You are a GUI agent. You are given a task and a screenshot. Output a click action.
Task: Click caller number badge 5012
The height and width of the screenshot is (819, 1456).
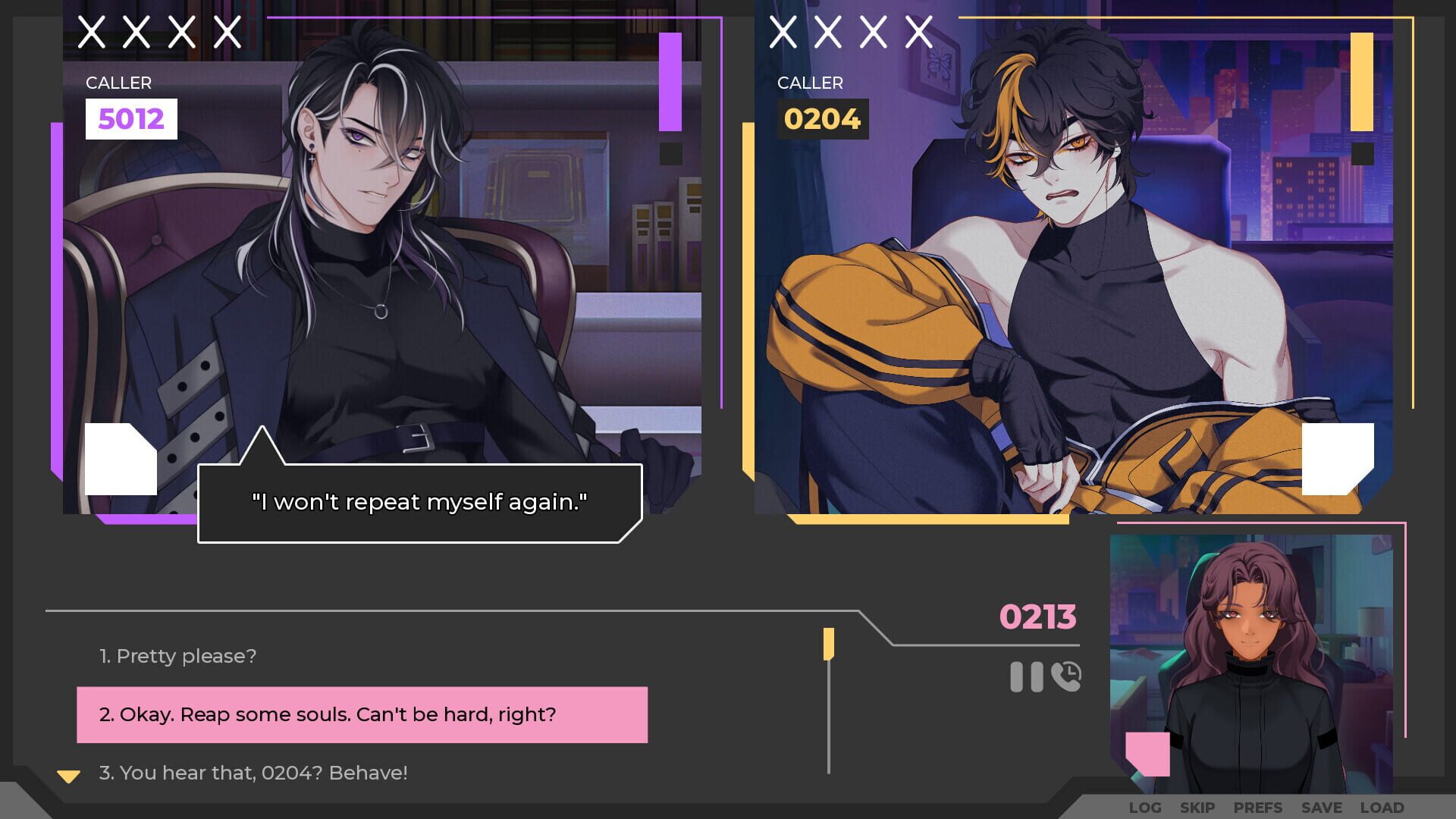coord(131,118)
